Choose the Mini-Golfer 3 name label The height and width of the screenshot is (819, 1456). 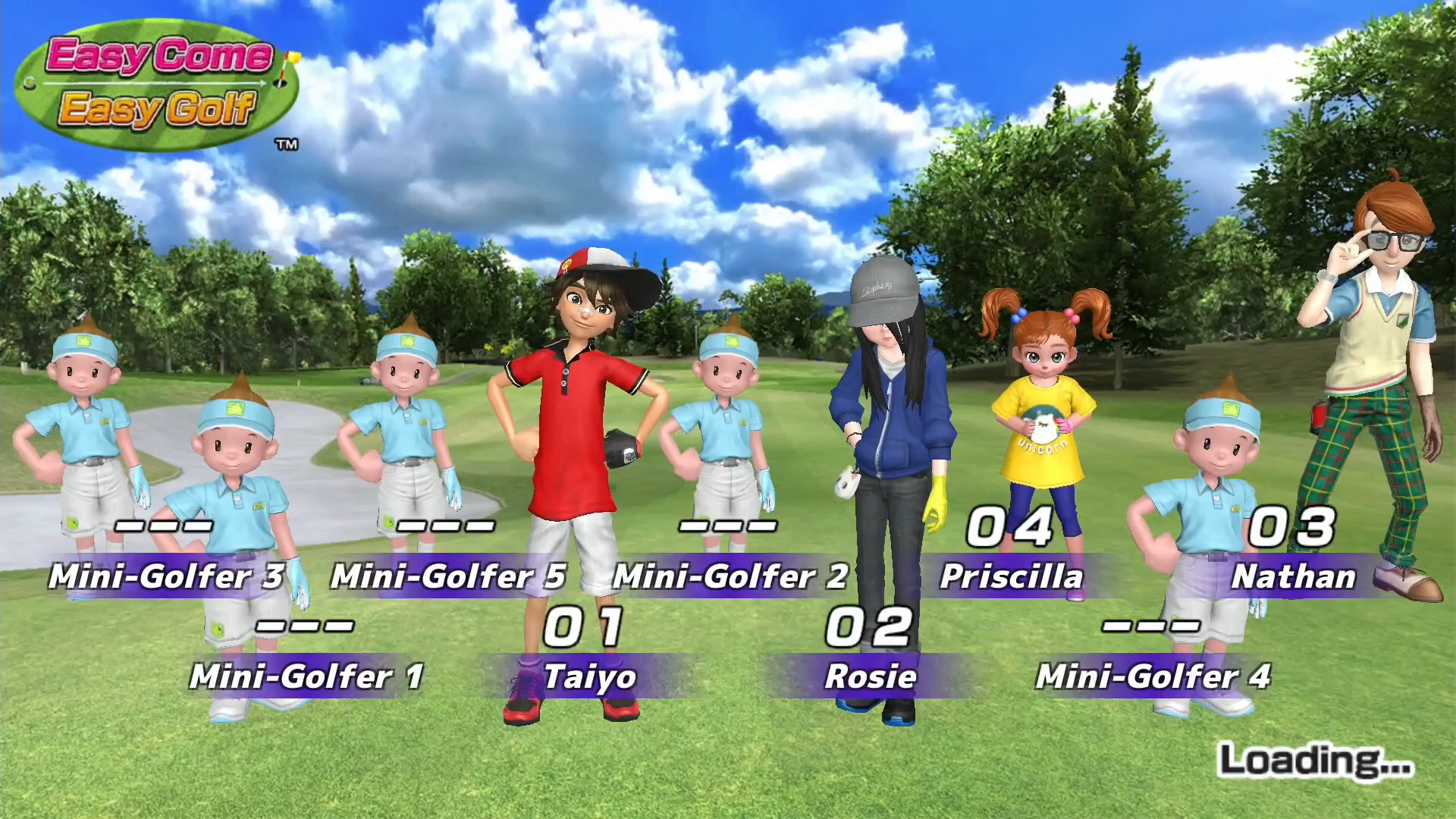coord(166,576)
